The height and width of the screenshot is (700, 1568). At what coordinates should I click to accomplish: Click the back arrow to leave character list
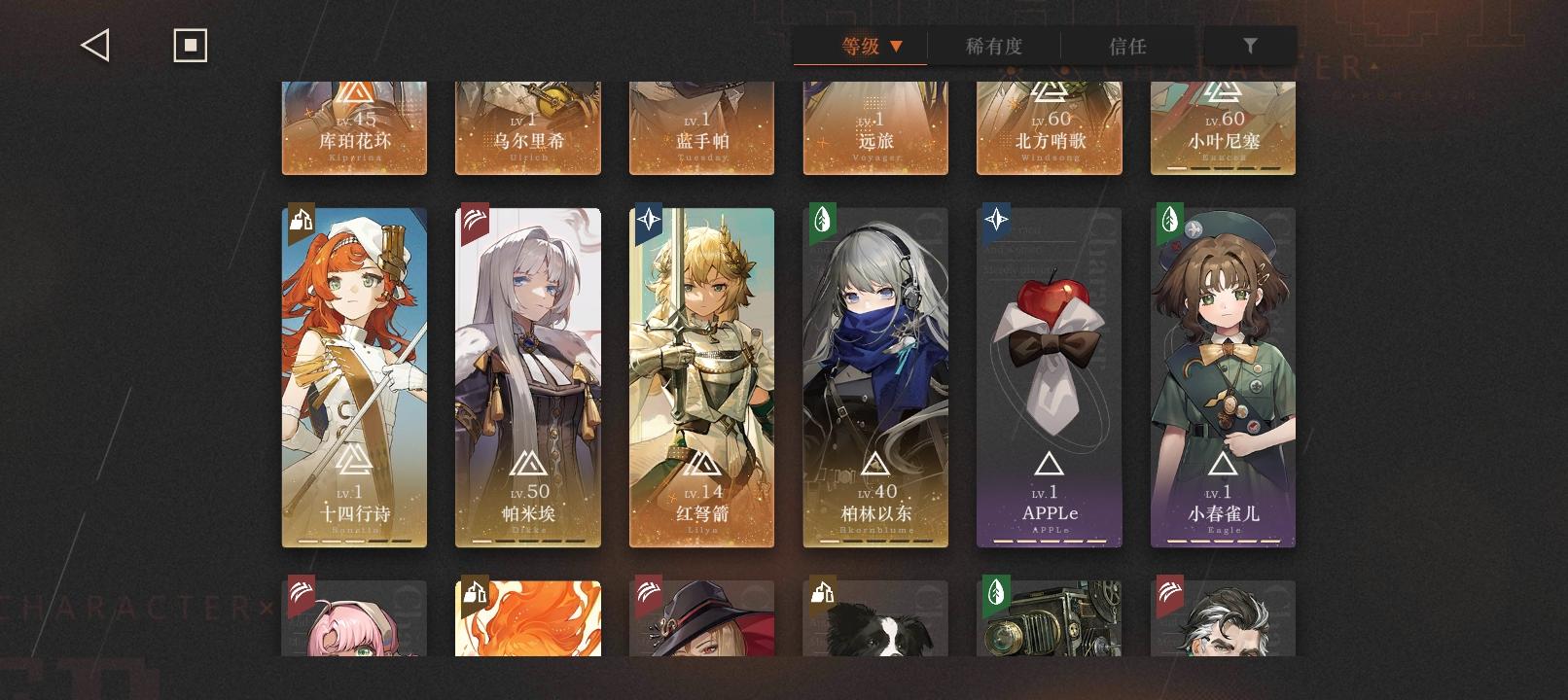click(93, 44)
